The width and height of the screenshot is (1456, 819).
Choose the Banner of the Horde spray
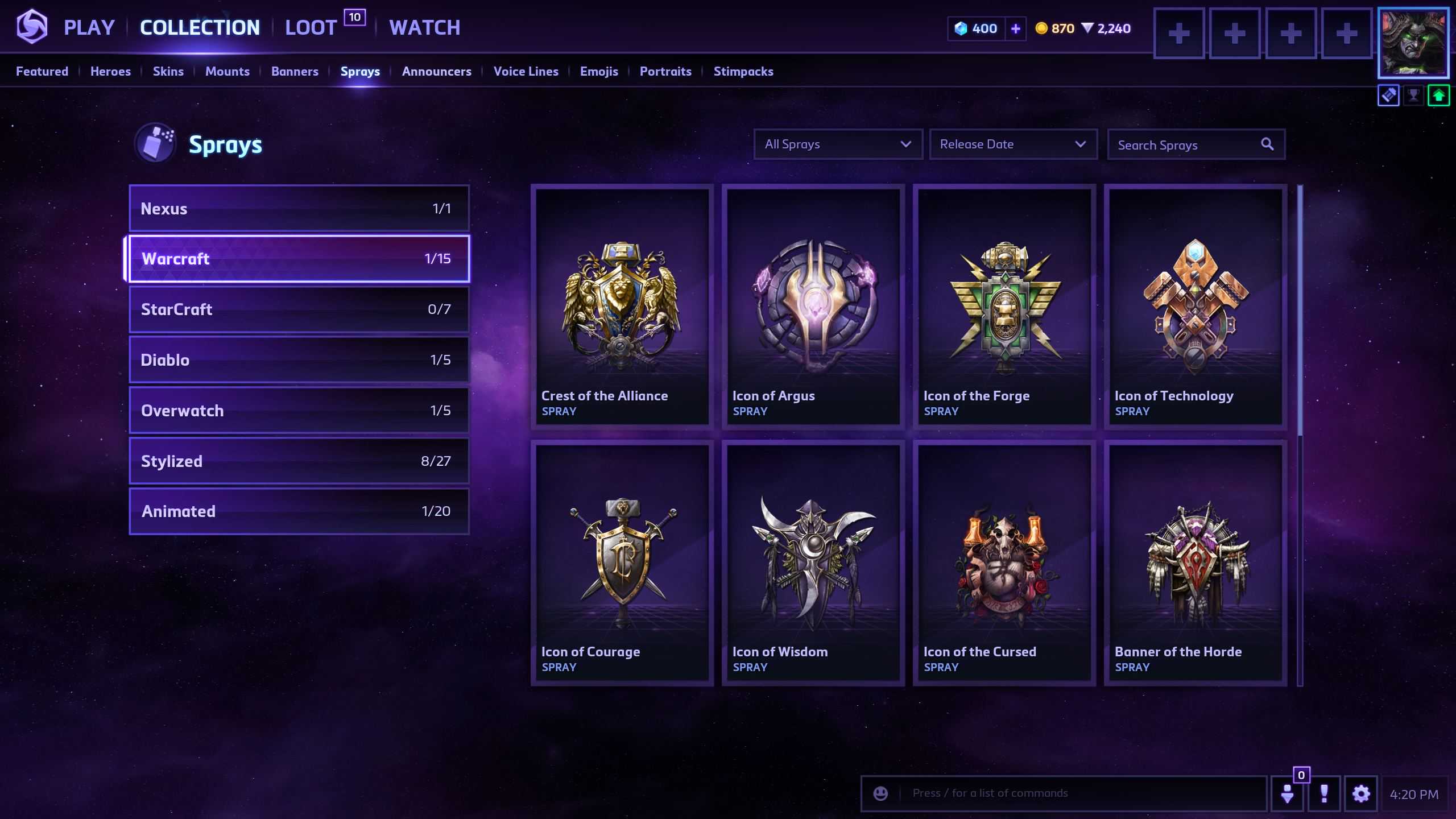click(x=1196, y=562)
